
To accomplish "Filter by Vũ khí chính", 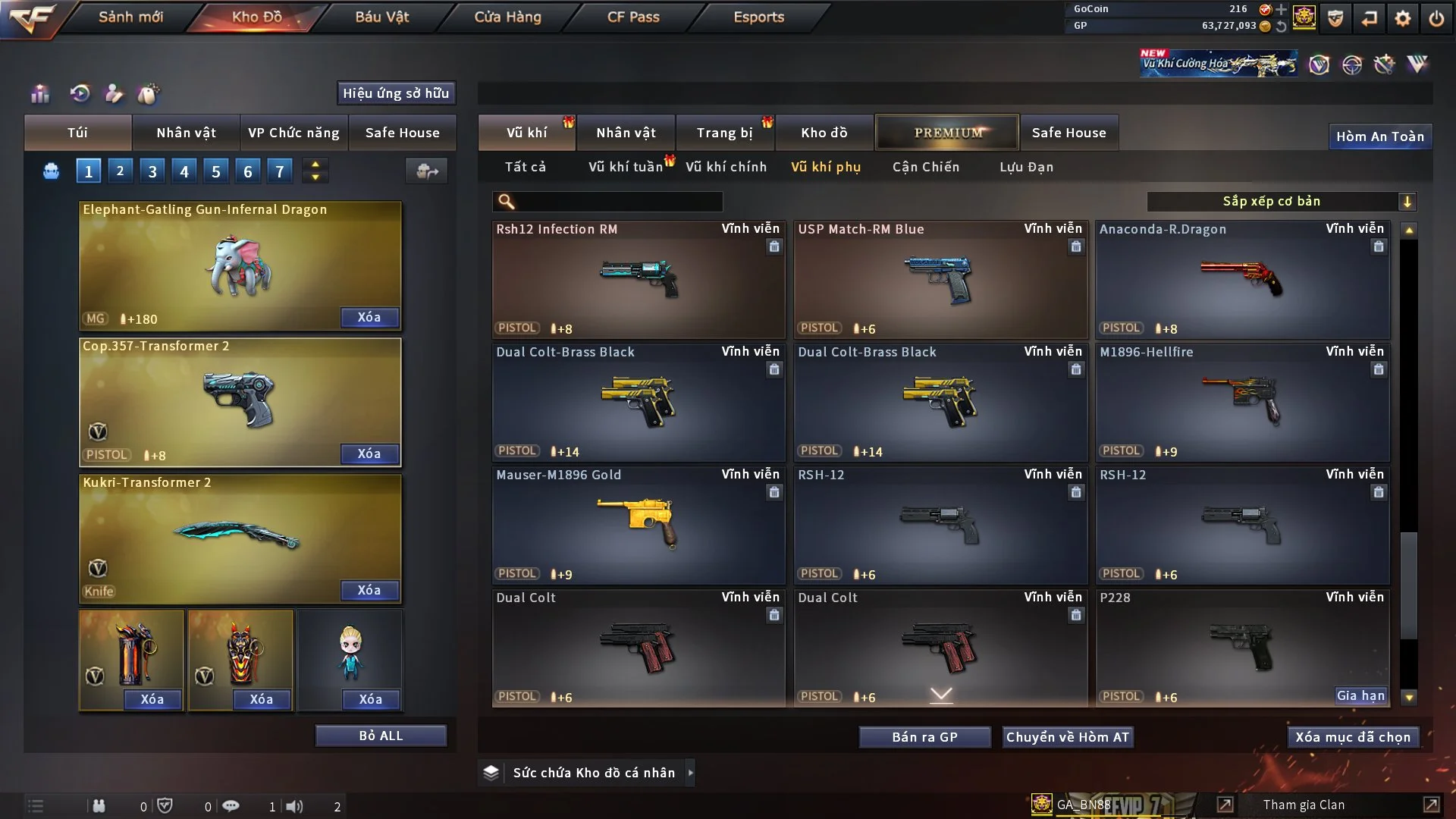I will point(726,167).
